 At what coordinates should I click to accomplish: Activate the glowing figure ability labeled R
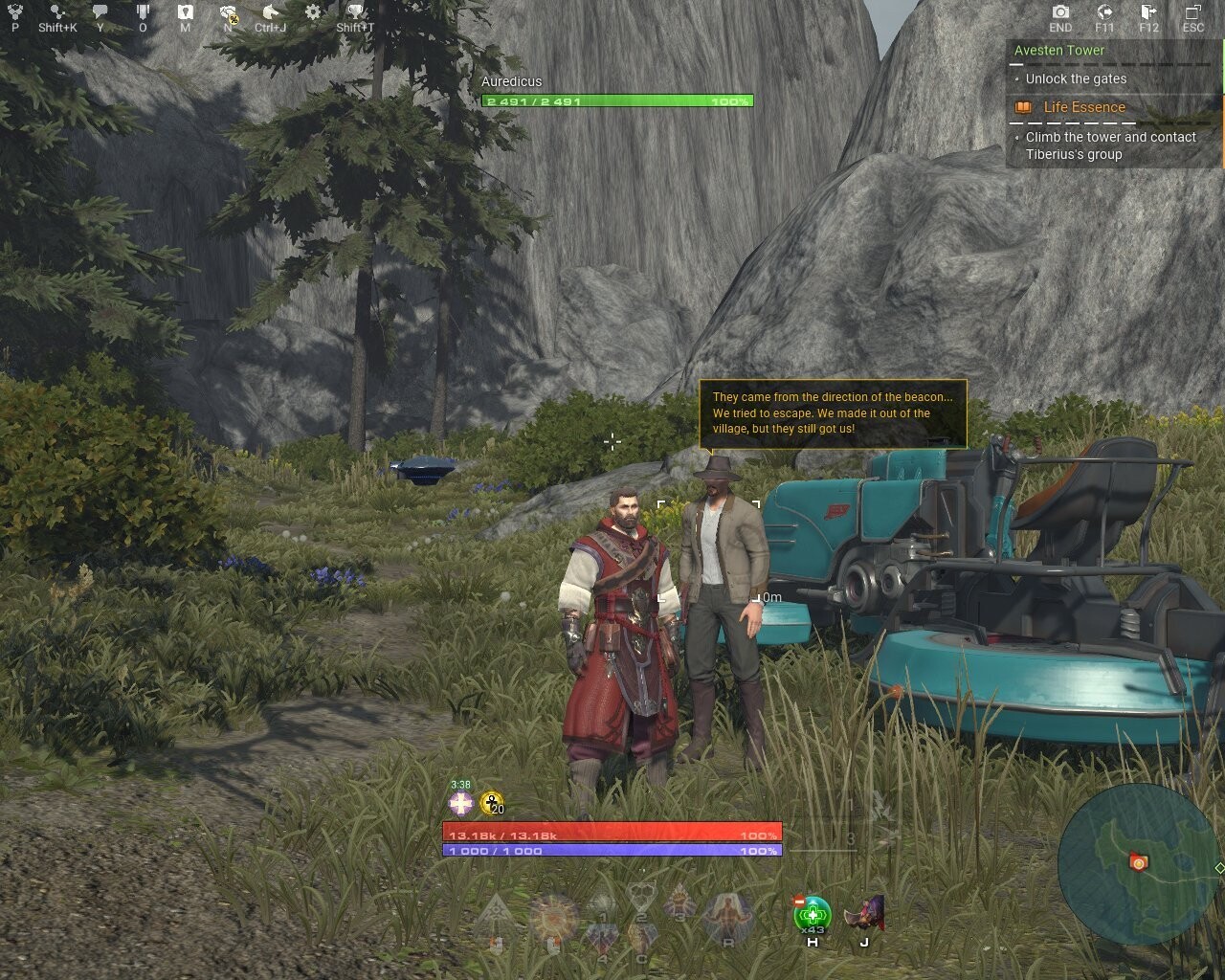pyautogui.click(x=727, y=917)
